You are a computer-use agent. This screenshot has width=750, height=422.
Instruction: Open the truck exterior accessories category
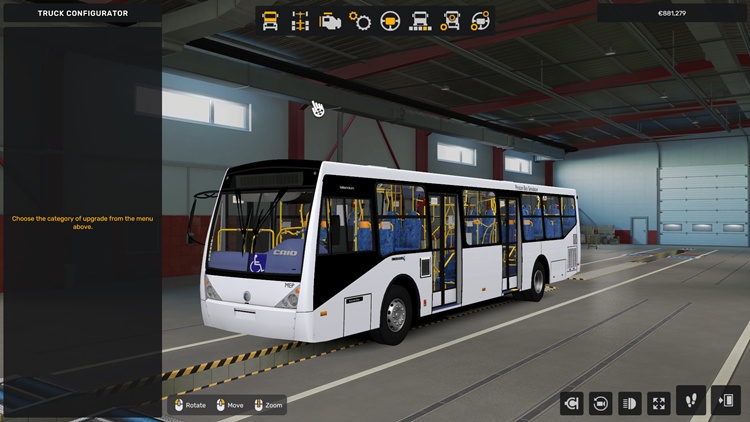click(451, 20)
